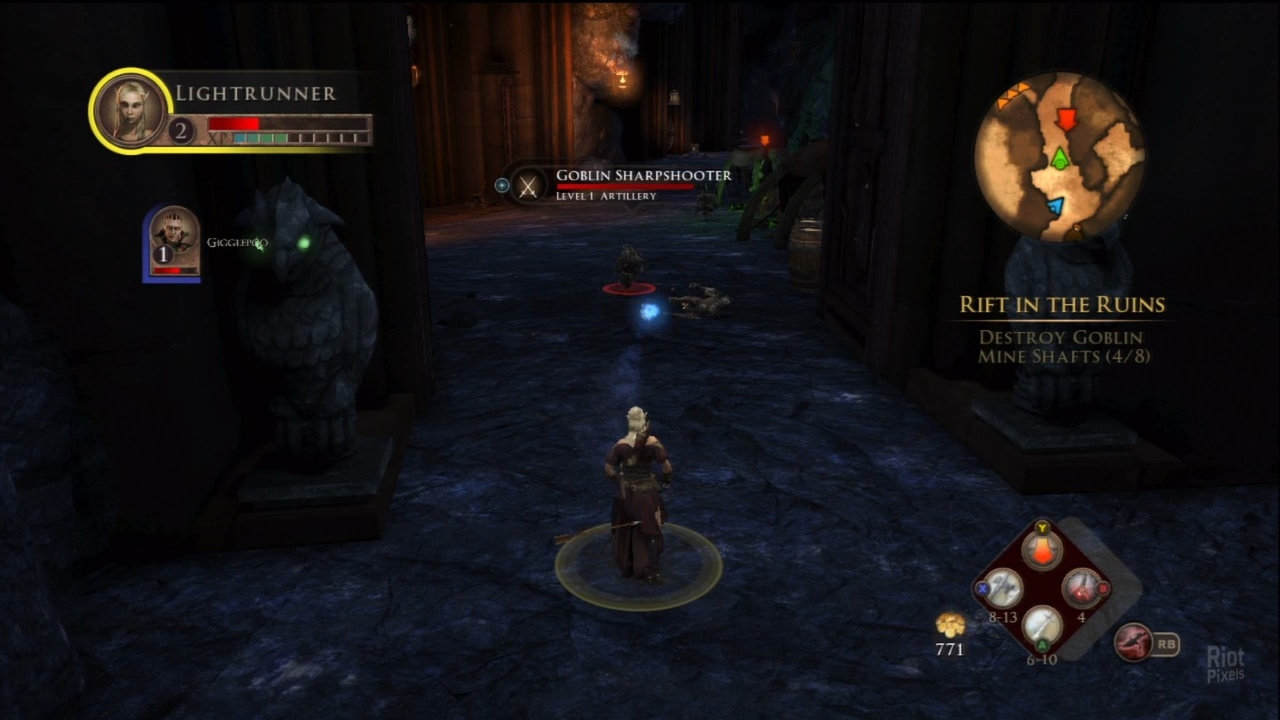
Task: Open the circular minimap
Action: tap(1060, 156)
